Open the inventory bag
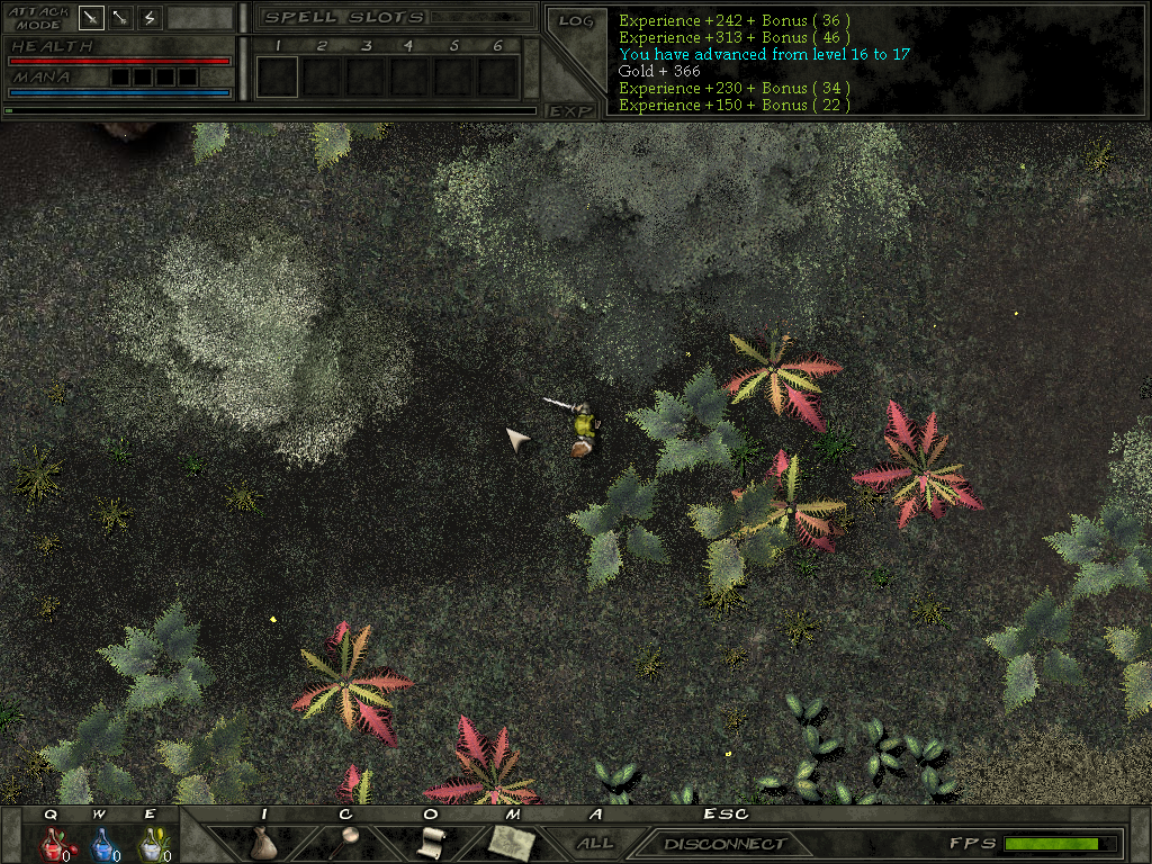This screenshot has width=1152, height=864. [263, 842]
